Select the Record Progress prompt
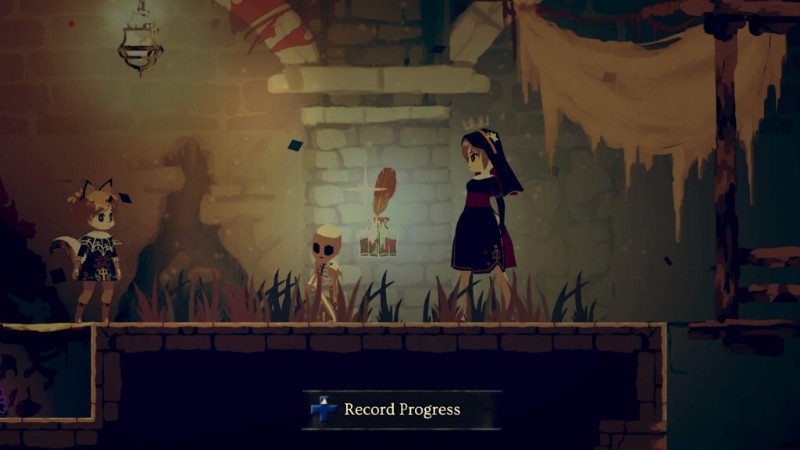 [401, 409]
